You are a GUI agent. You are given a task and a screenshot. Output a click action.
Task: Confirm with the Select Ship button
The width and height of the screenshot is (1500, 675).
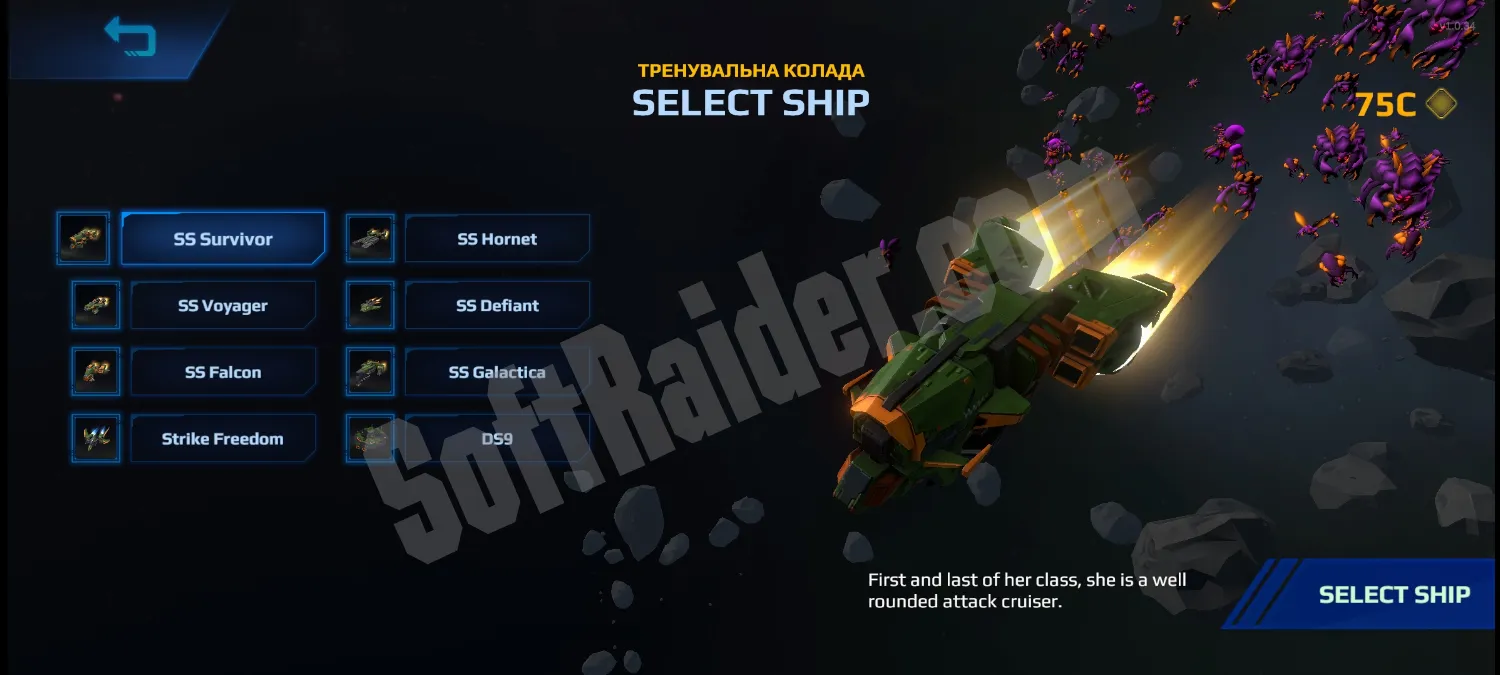[1394, 595]
